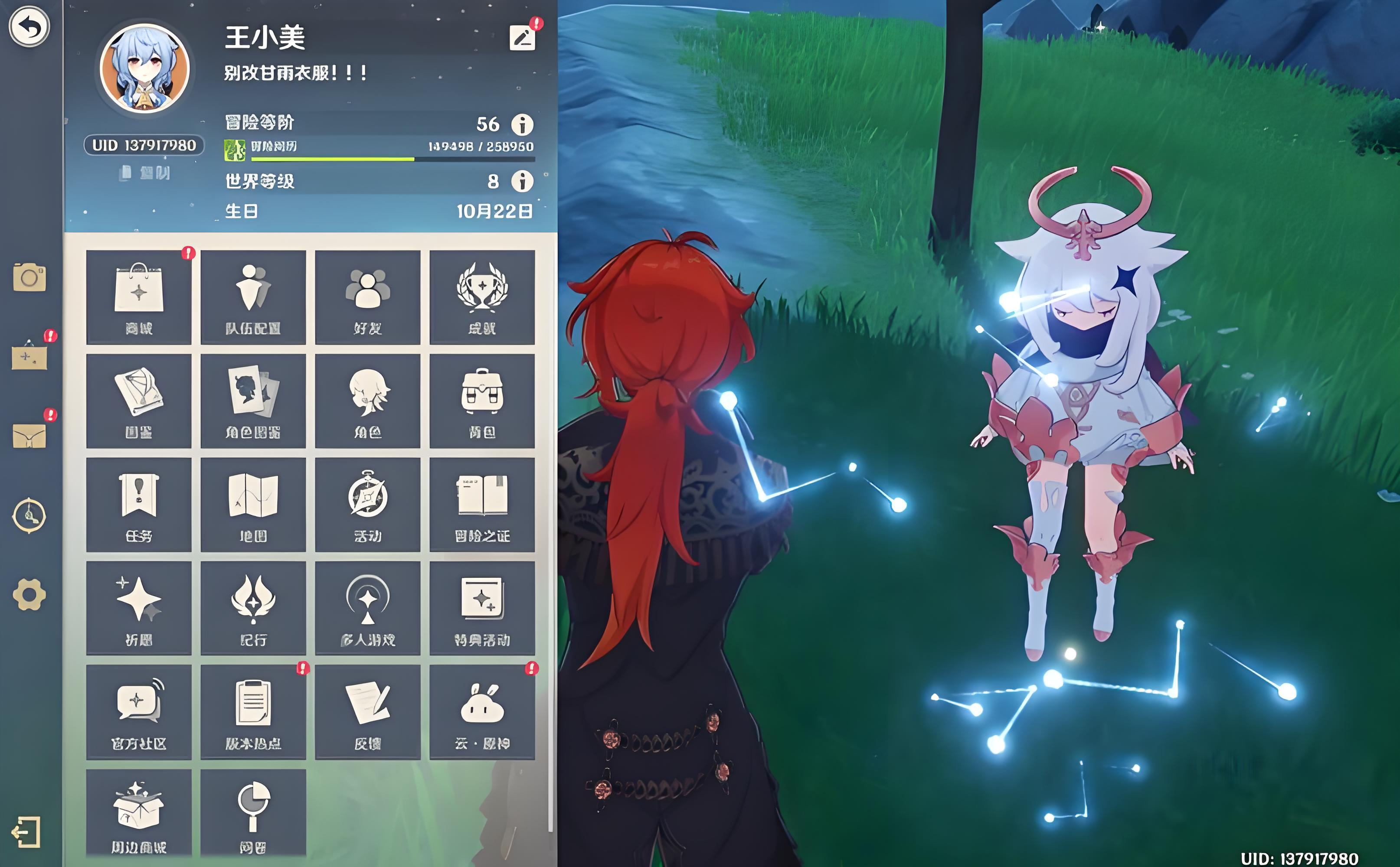
Task: Click the edit profile pencil button
Action: tap(522, 39)
